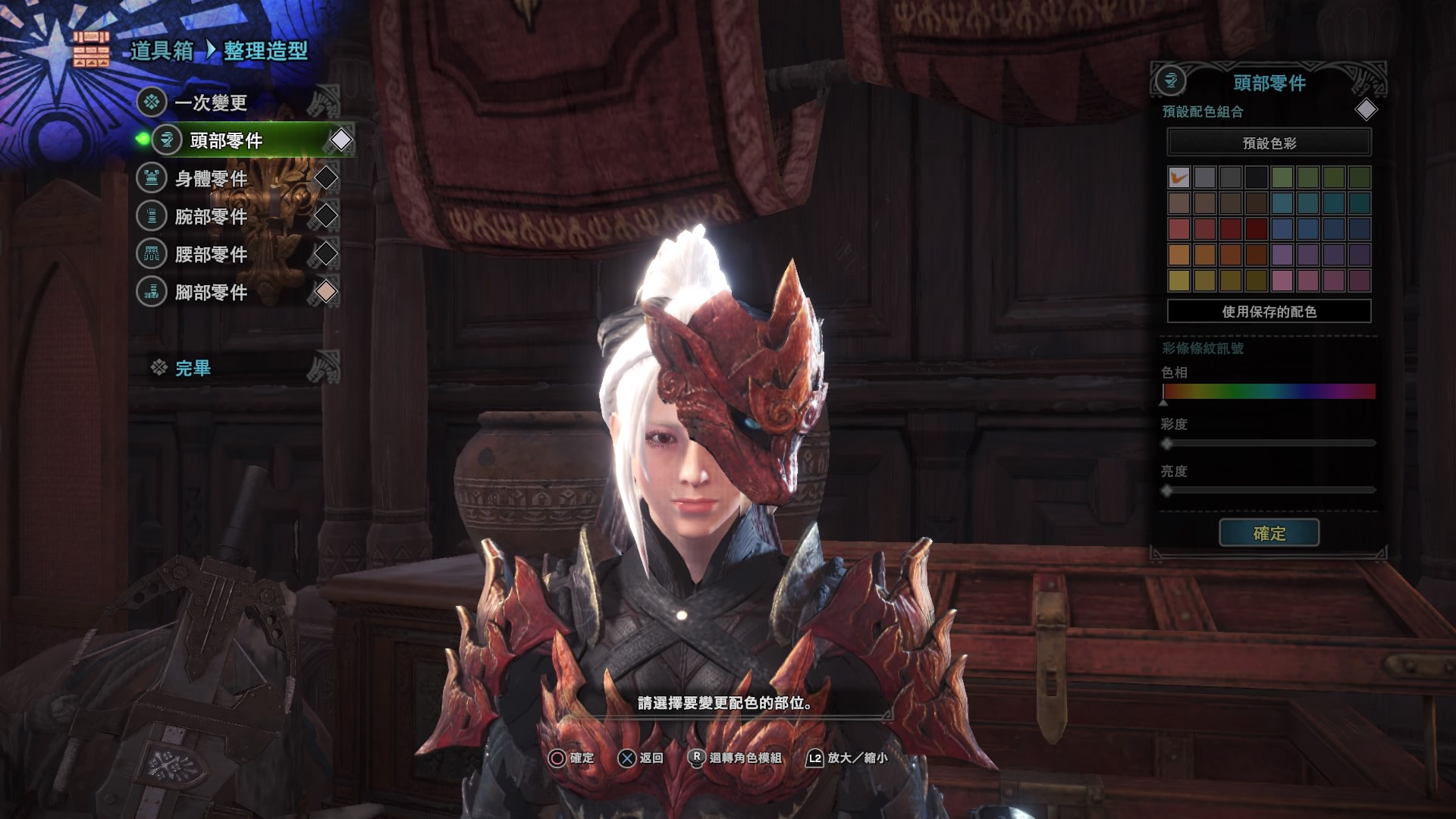Screen dimensions: 1456x819
Task: Finish with the 完畢 option
Action: 193,369
